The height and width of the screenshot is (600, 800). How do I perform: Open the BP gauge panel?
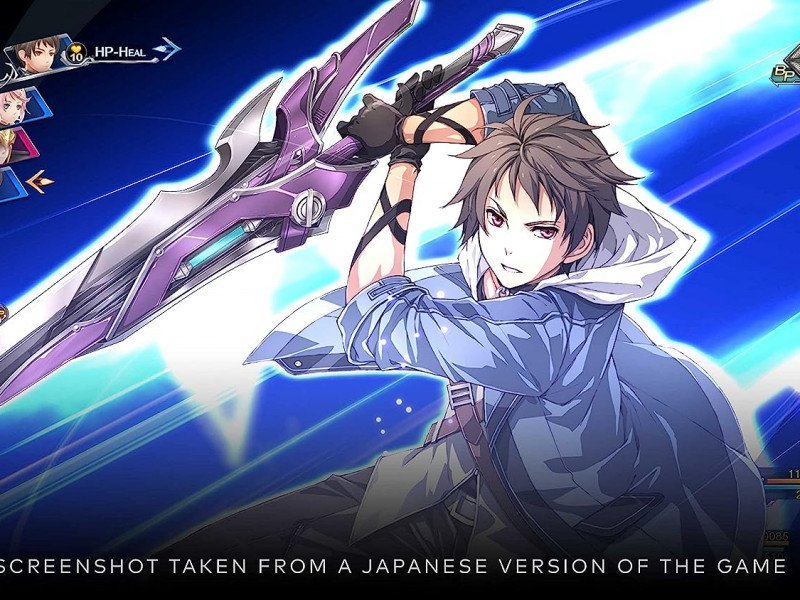[x=784, y=73]
